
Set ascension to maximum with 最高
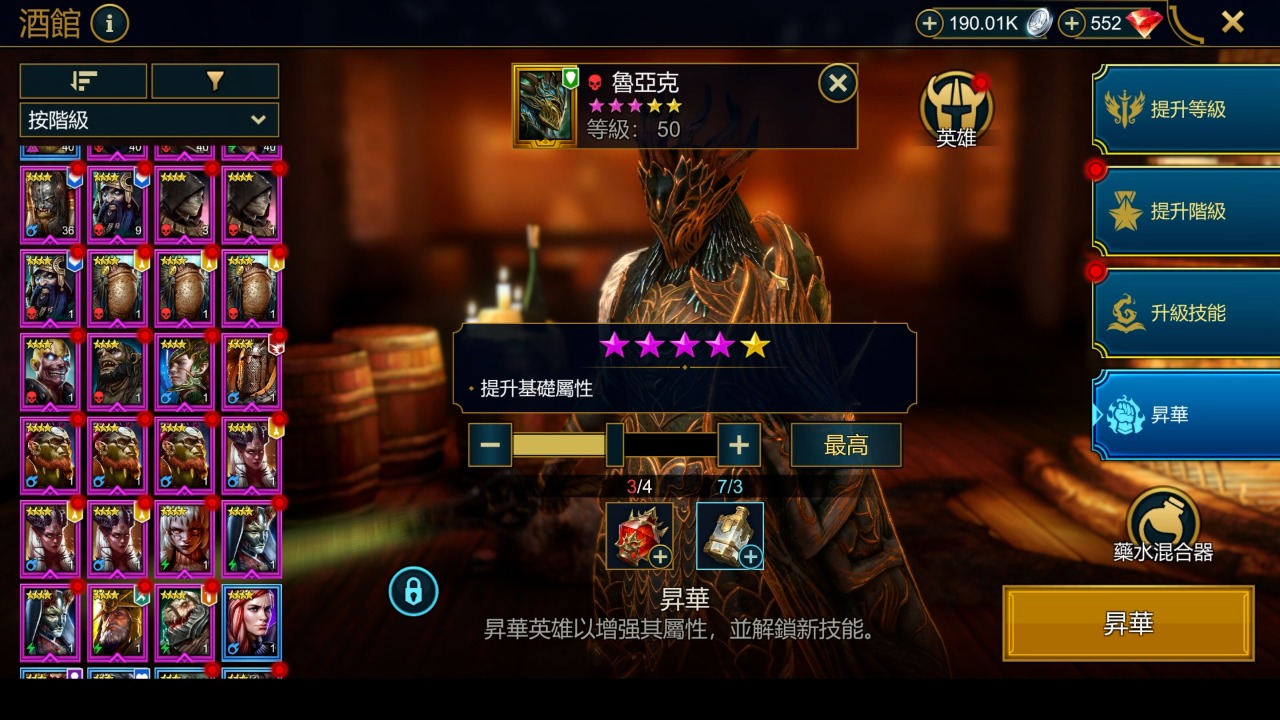(x=845, y=445)
